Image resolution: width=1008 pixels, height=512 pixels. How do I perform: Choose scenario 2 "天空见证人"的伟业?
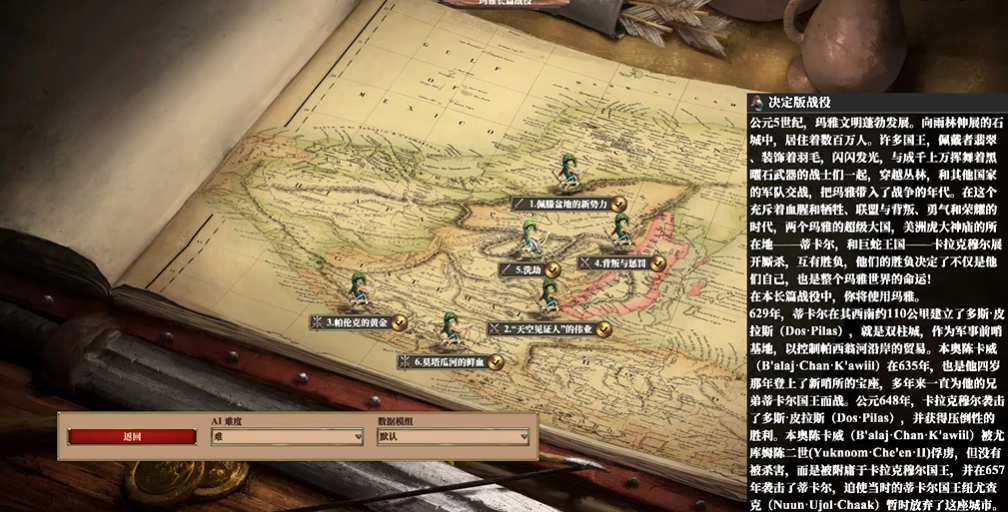[548, 328]
